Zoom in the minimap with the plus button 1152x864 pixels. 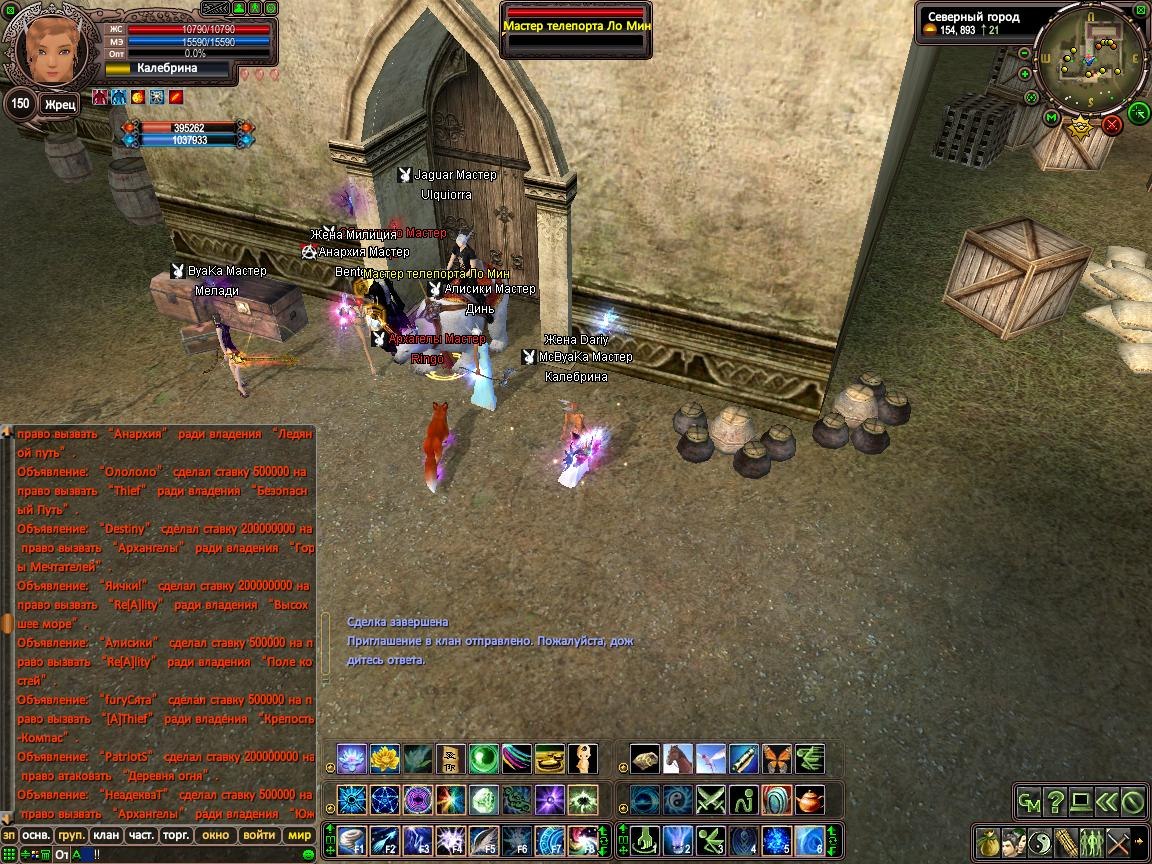(1025, 74)
